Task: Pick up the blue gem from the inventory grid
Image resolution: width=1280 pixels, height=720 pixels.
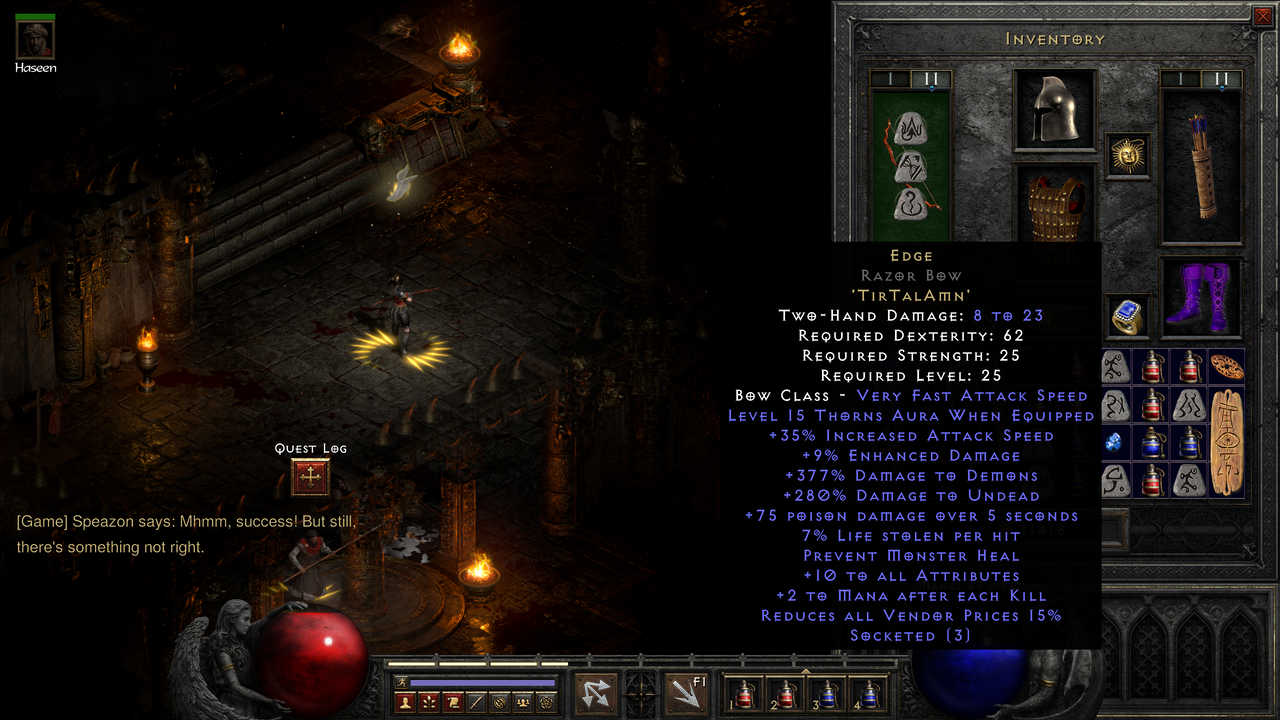Action: click(1113, 441)
